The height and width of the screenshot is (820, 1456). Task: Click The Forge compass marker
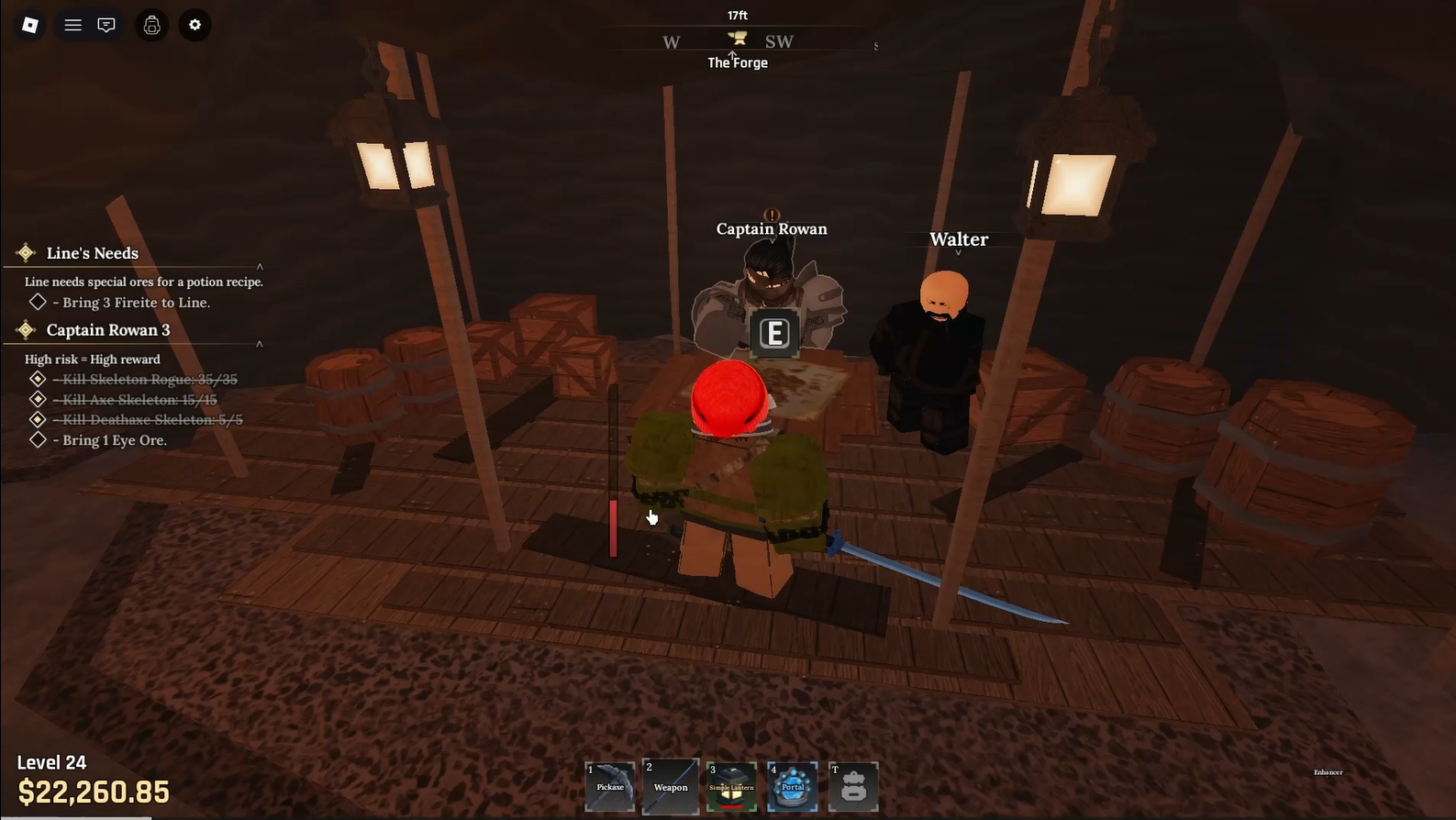738,39
